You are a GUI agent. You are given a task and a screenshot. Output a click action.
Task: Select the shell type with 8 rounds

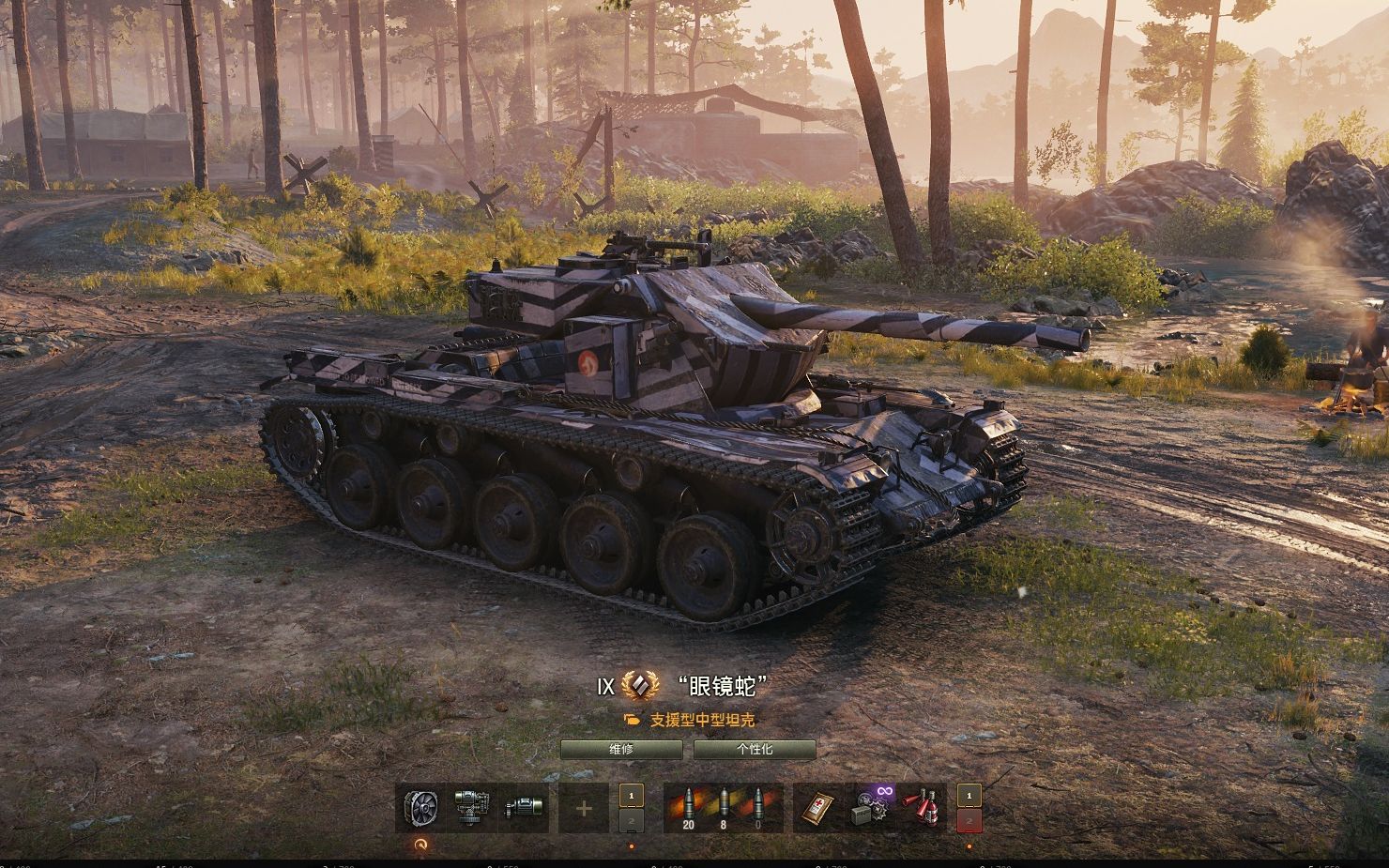tap(722, 808)
